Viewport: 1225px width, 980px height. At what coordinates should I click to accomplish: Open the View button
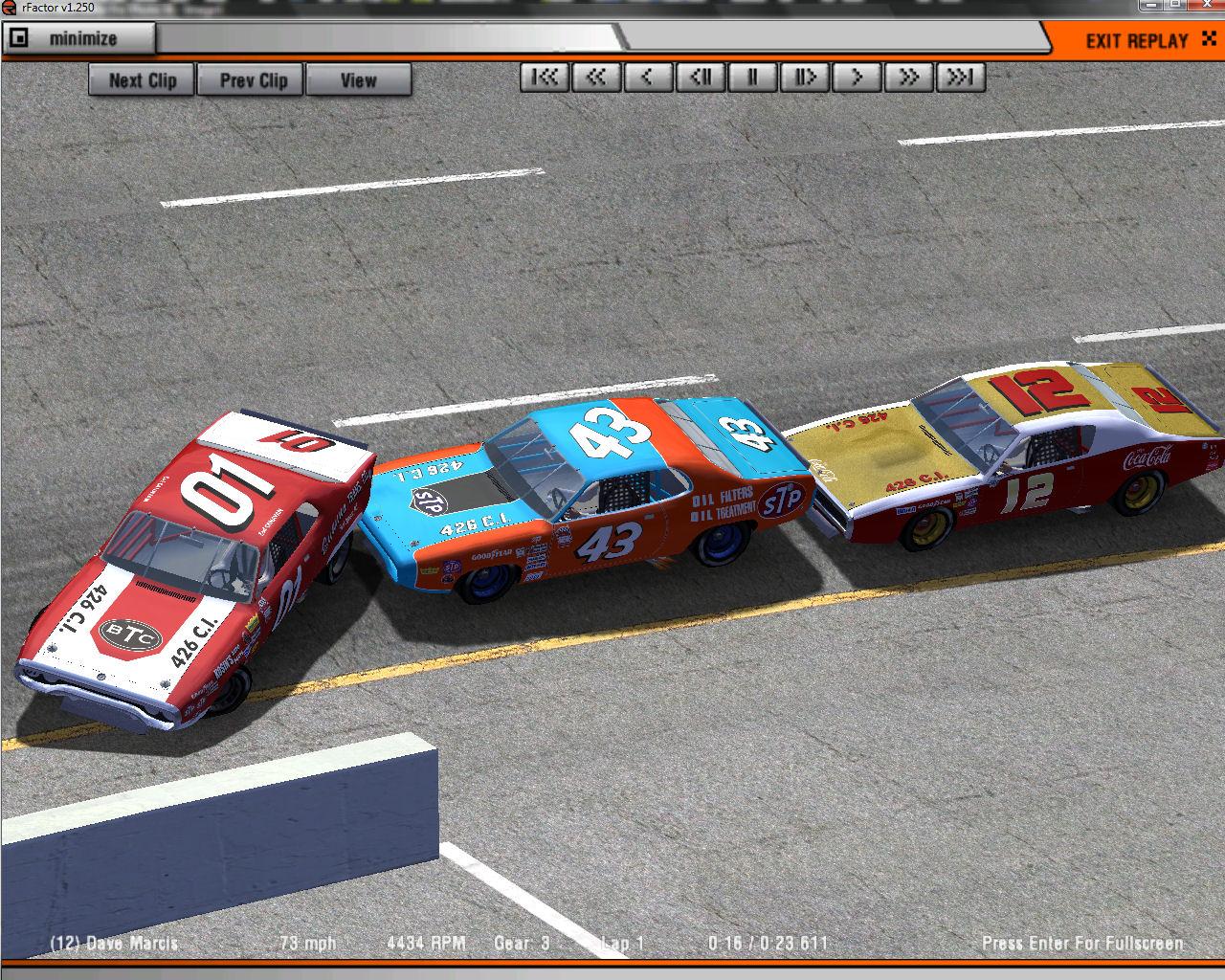click(x=358, y=80)
